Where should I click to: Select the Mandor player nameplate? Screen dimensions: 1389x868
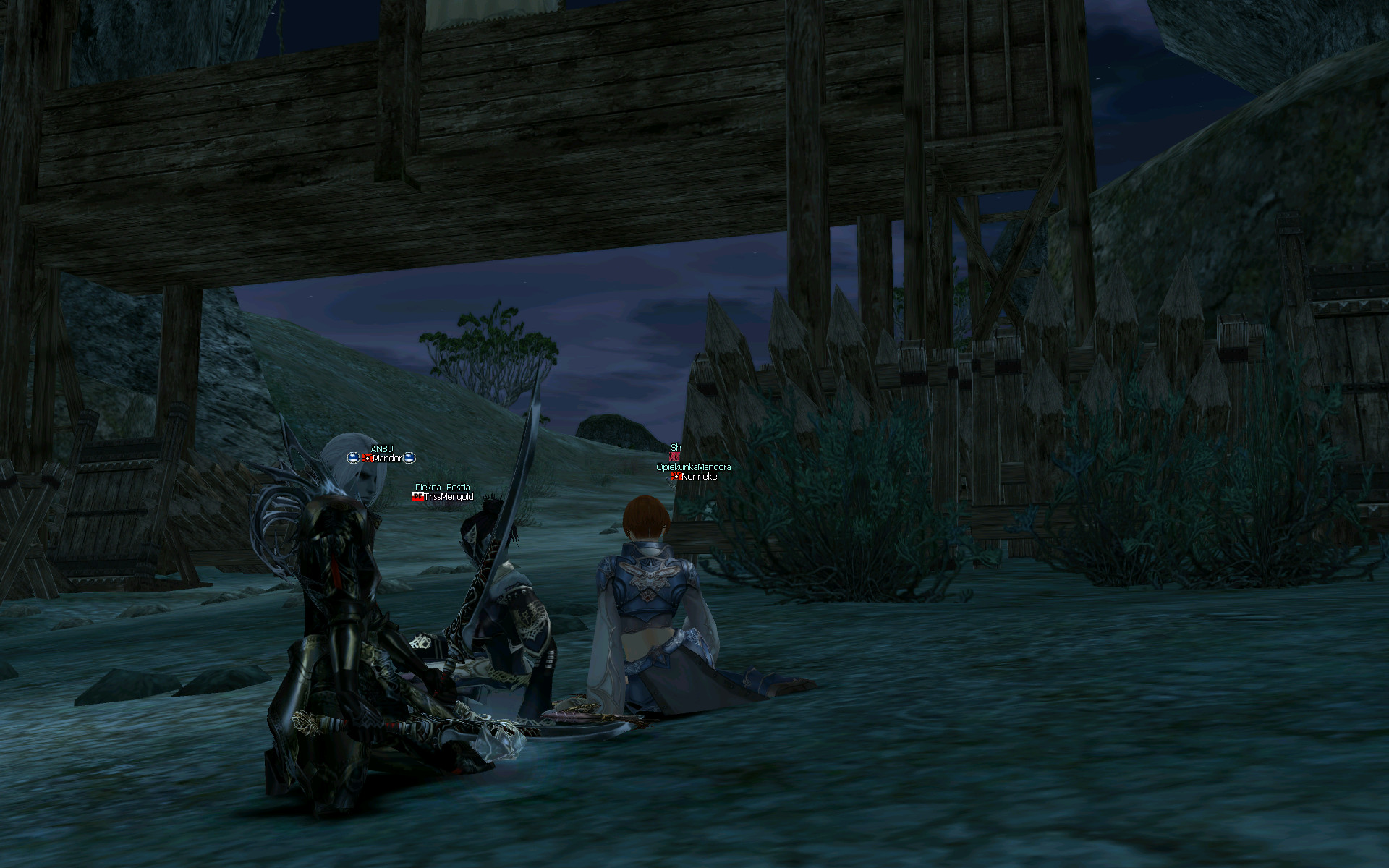[x=386, y=459]
